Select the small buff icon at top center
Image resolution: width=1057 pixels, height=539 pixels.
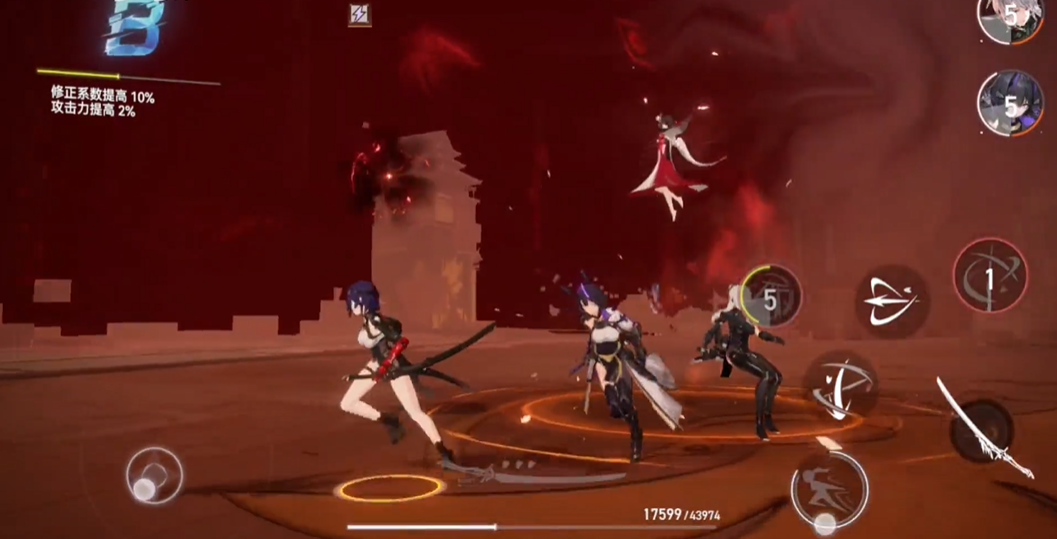[359, 14]
